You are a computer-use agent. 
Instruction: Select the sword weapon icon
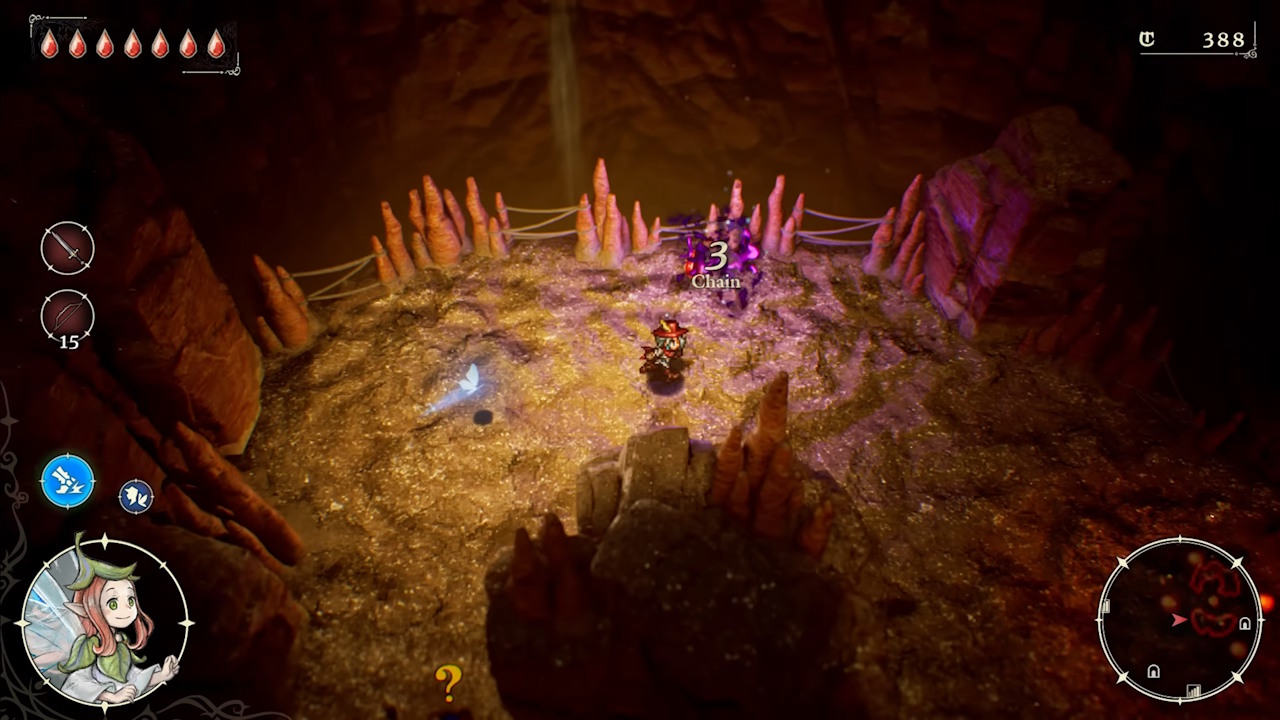[x=67, y=247]
